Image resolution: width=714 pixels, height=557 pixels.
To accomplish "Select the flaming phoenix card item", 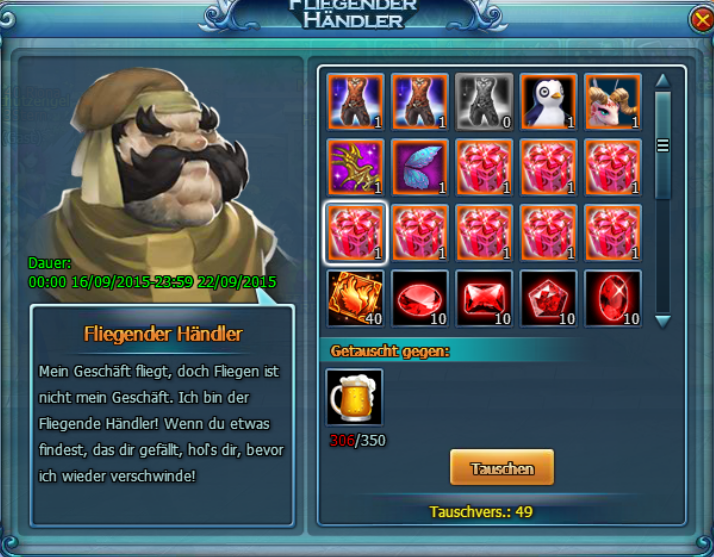I will click(356, 298).
